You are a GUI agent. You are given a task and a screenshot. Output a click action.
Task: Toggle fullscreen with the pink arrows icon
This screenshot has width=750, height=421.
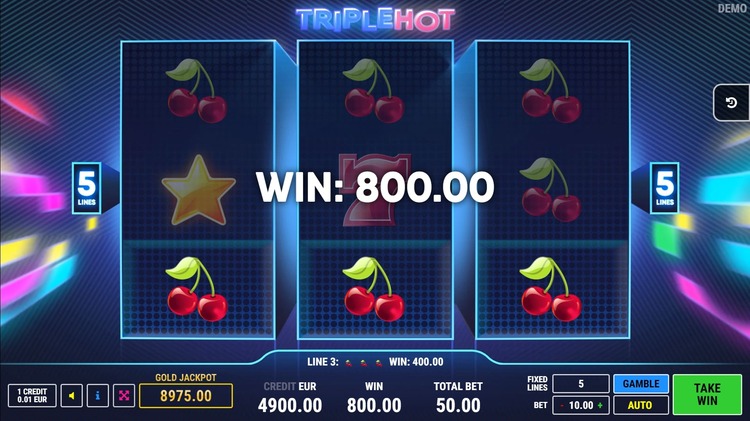coord(124,396)
